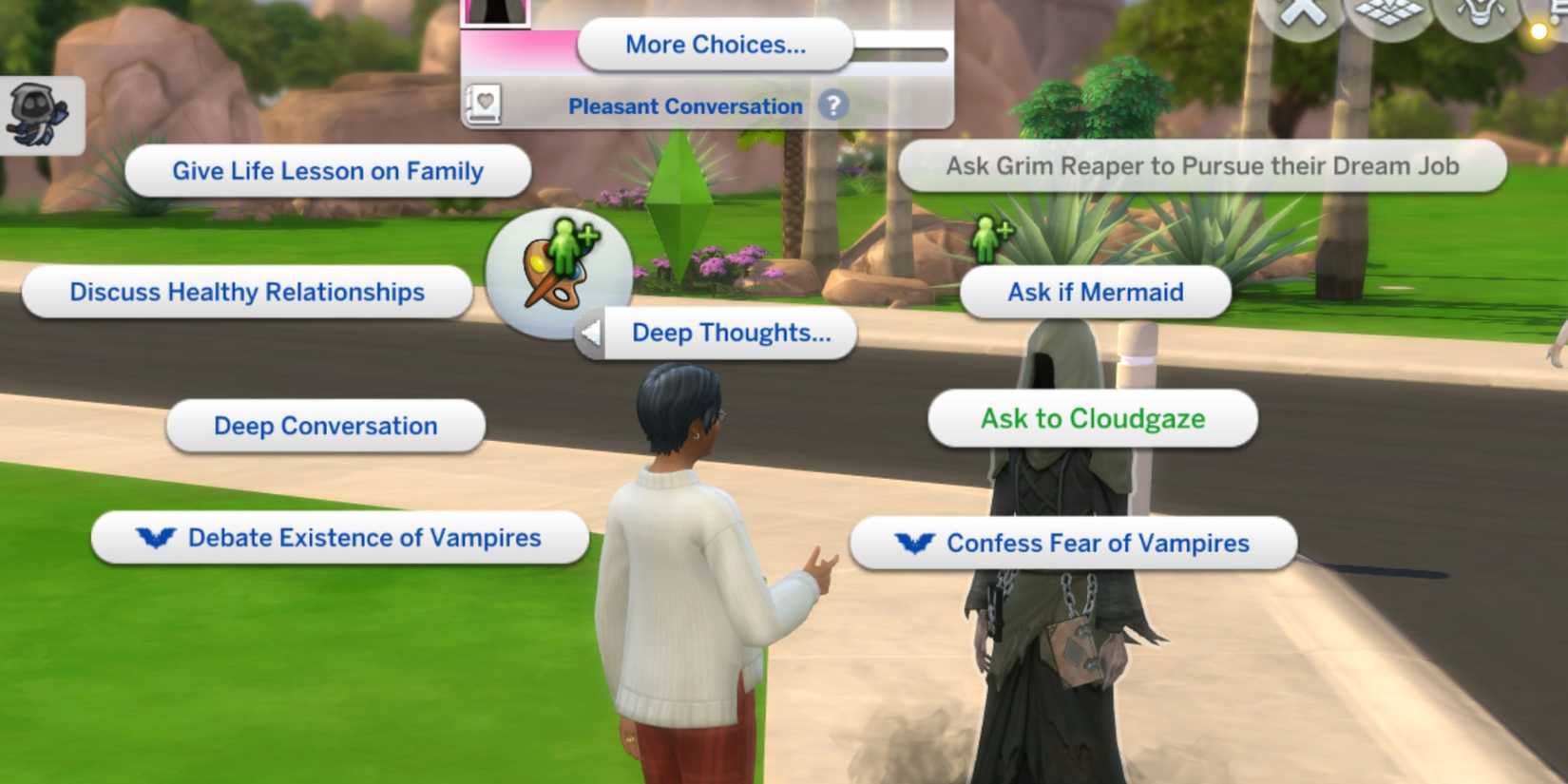Choose Ask to Cloudgaze interaction

tap(1093, 418)
